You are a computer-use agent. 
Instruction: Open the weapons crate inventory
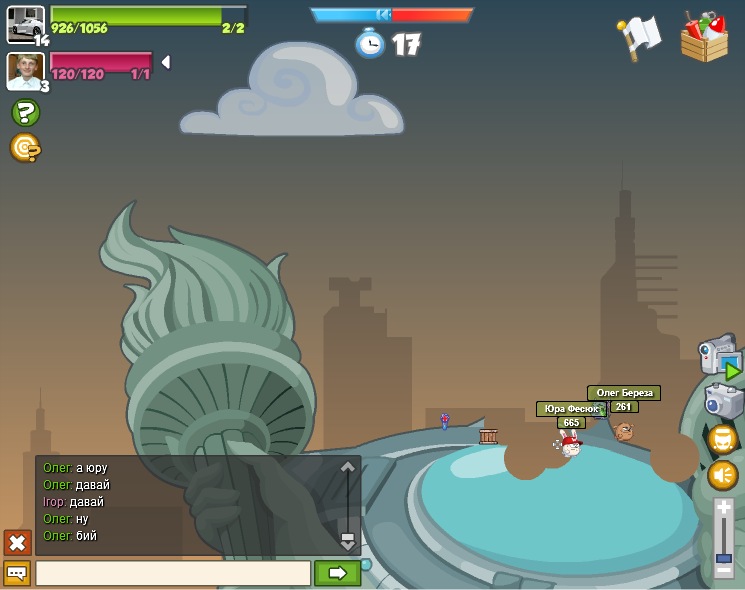click(x=704, y=38)
